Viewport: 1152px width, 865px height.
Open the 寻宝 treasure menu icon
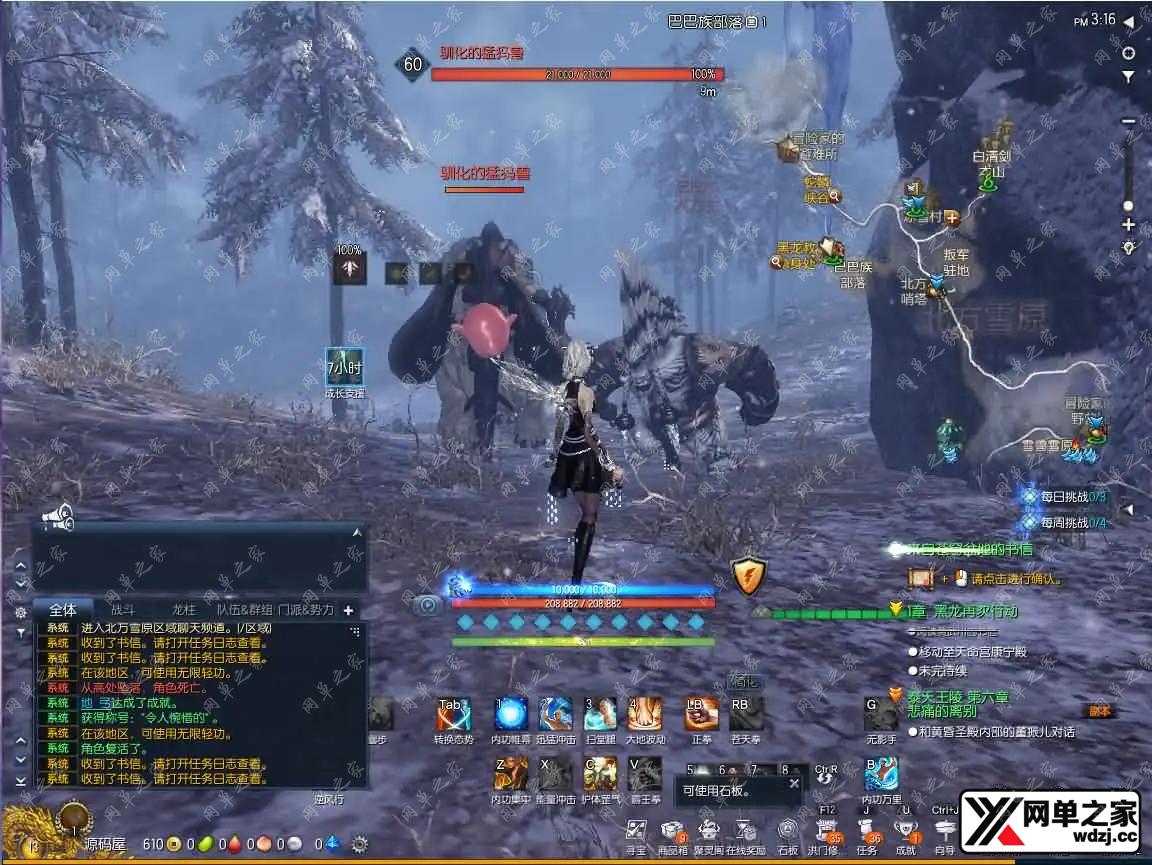636,831
